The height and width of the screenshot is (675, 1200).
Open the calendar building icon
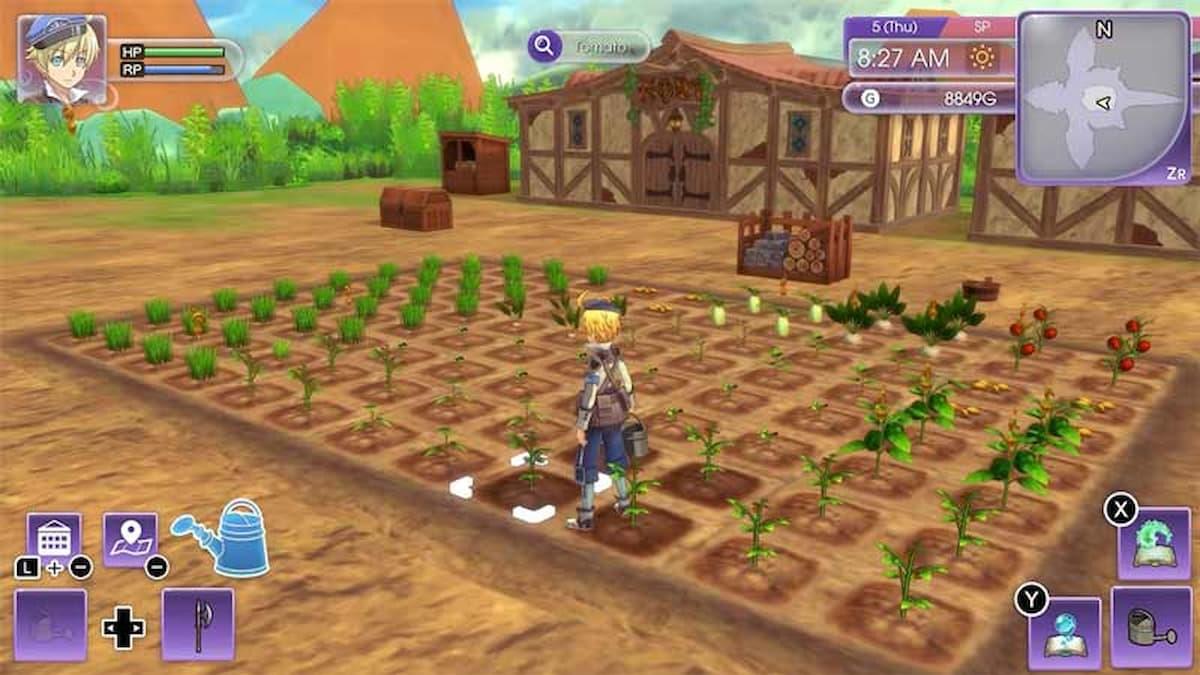(x=53, y=540)
